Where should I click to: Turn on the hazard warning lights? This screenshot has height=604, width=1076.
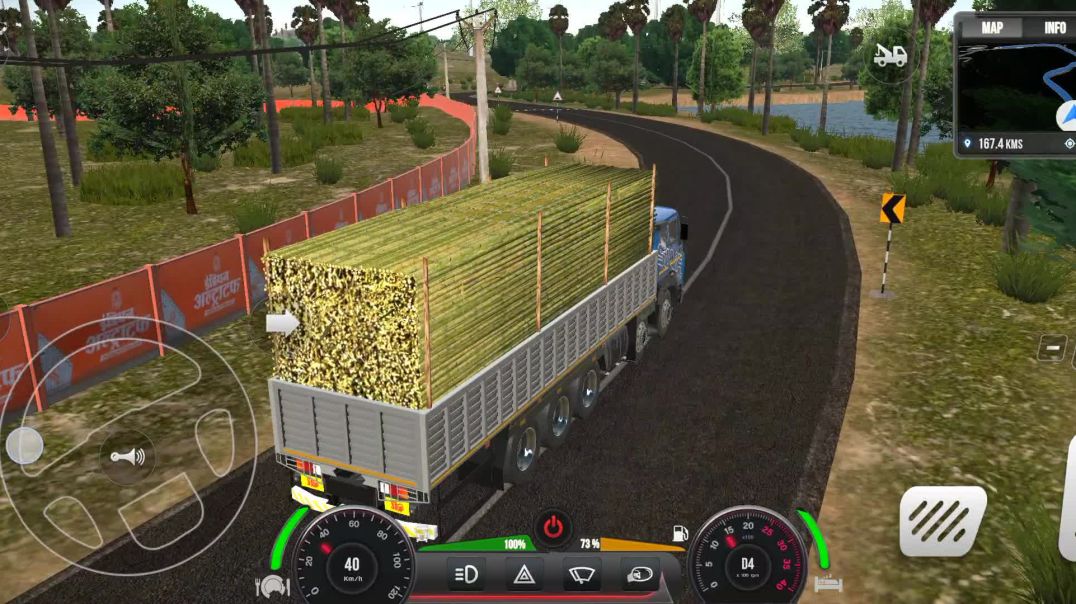(524, 574)
